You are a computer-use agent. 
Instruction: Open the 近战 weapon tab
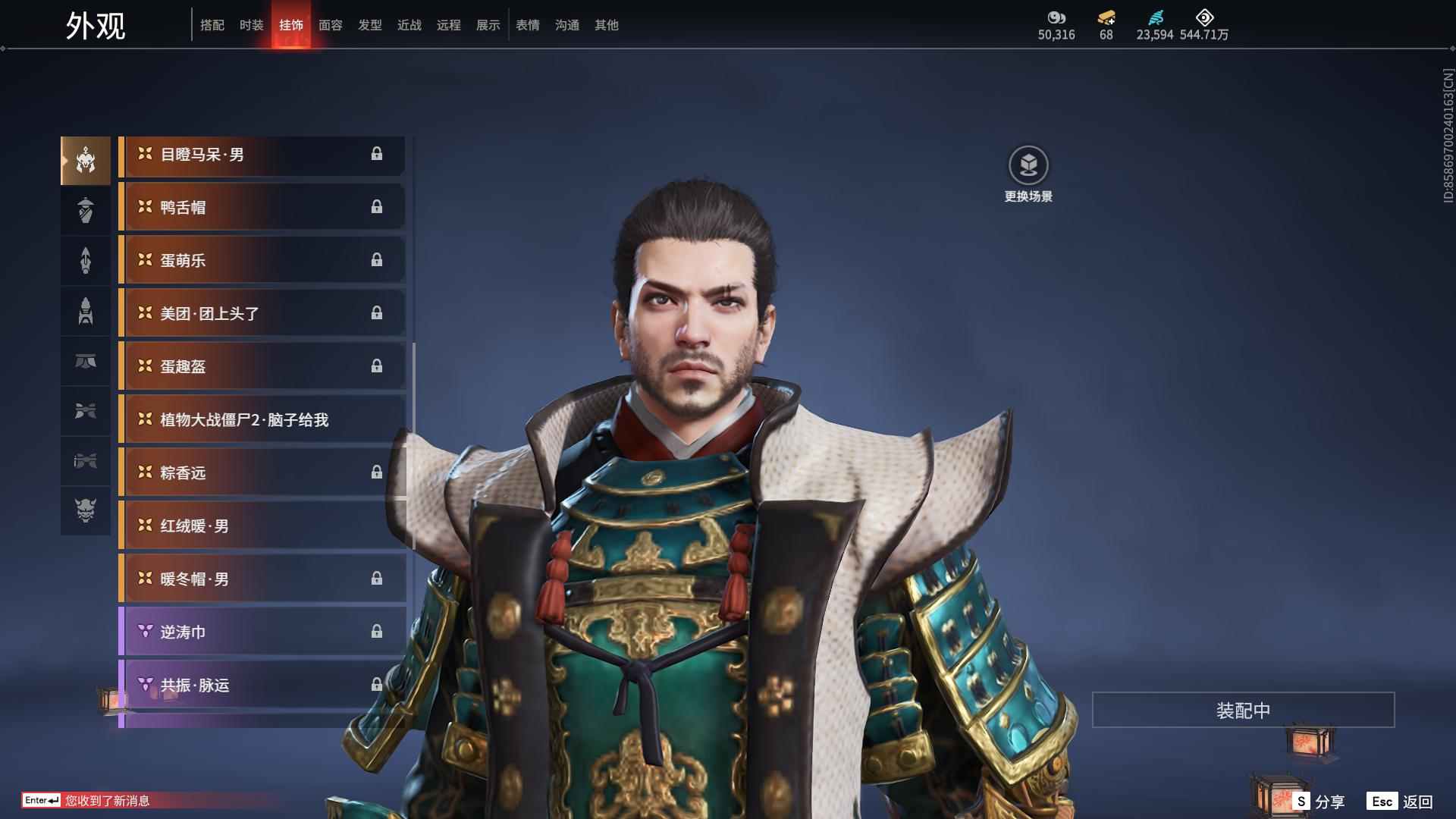click(409, 25)
